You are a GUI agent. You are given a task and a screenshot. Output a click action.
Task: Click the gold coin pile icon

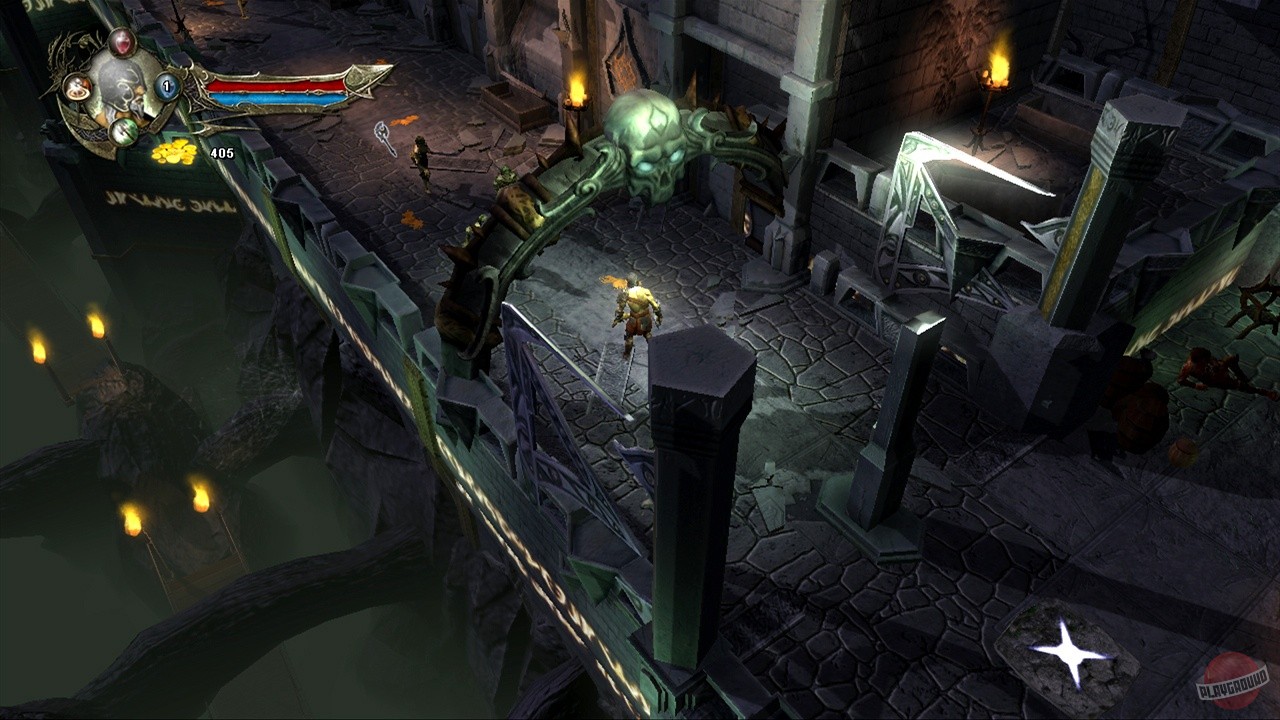click(172, 150)
